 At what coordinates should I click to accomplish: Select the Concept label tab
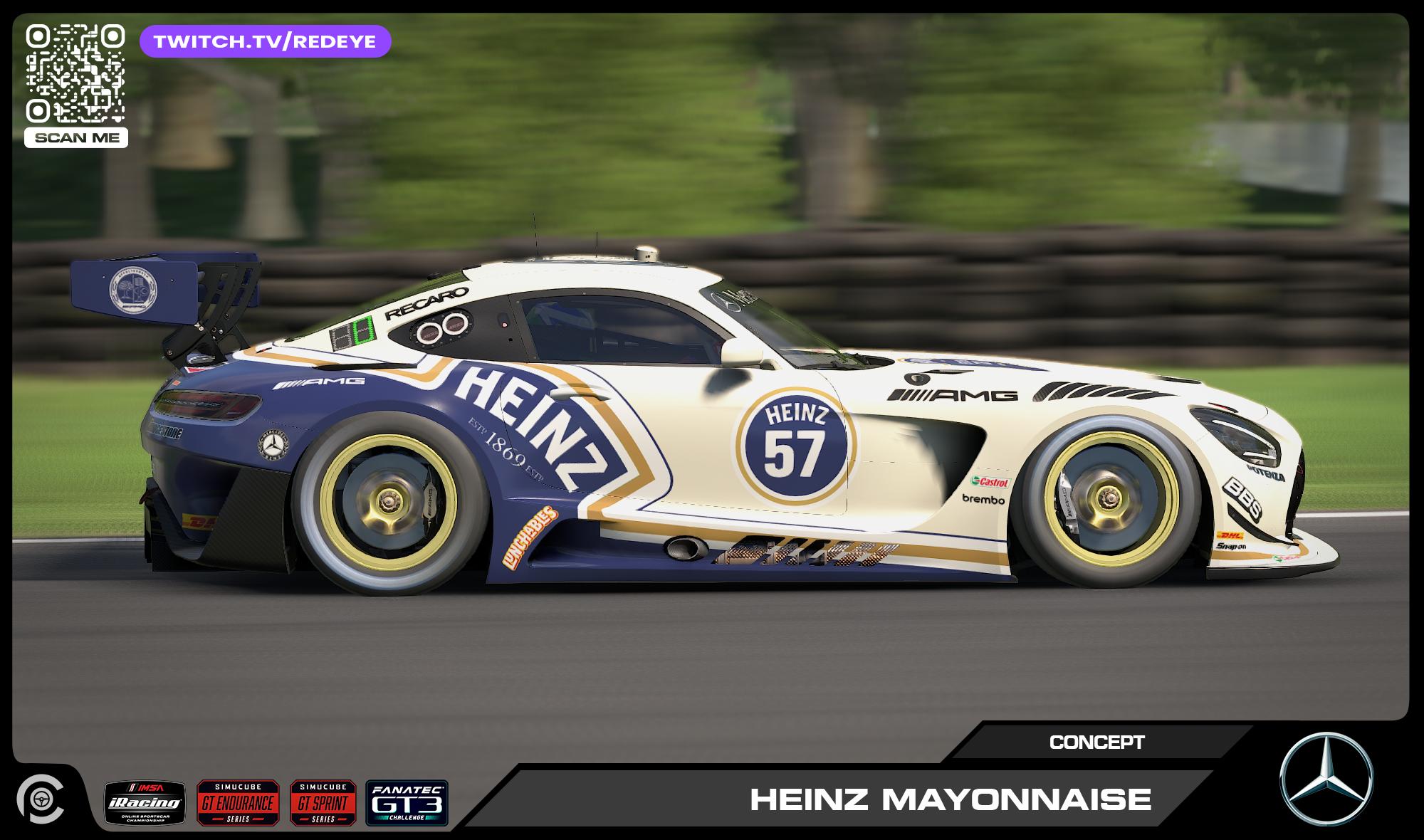1096,742
